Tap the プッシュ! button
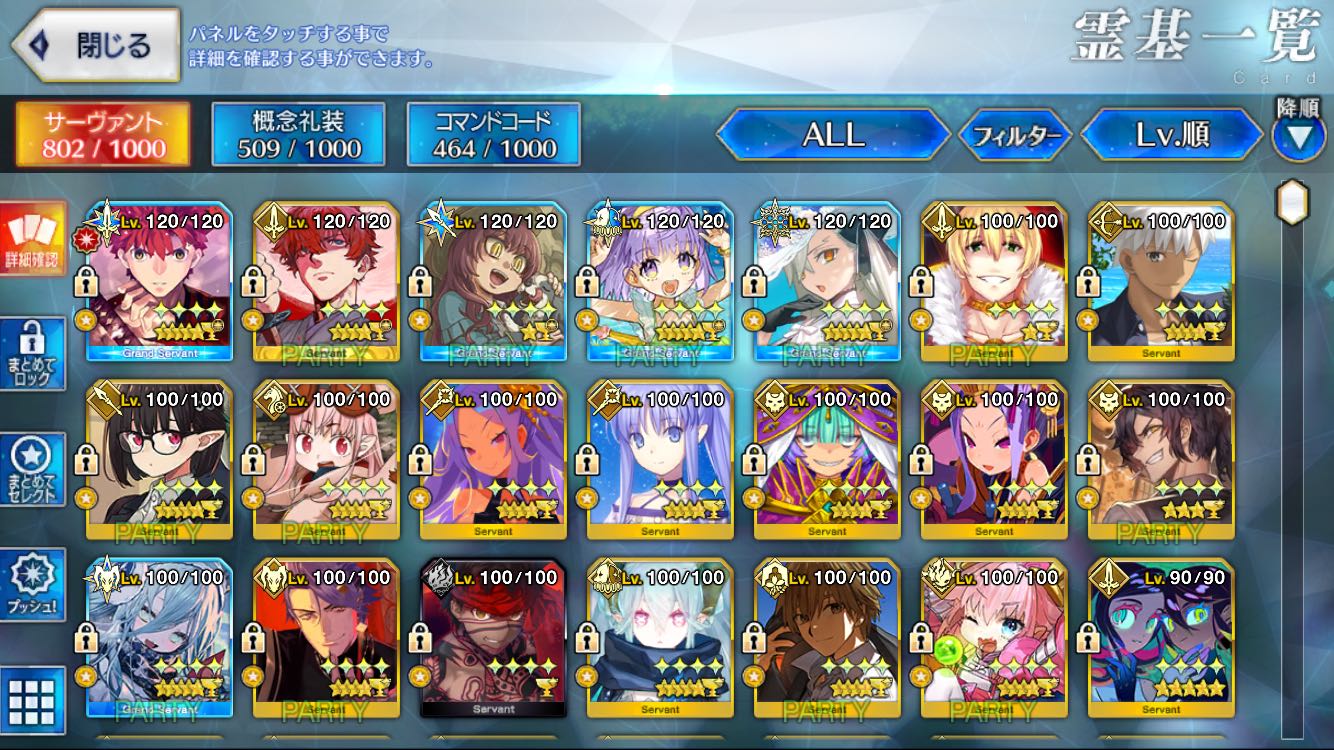This screenshot has width=1334, height=750. 32,585
